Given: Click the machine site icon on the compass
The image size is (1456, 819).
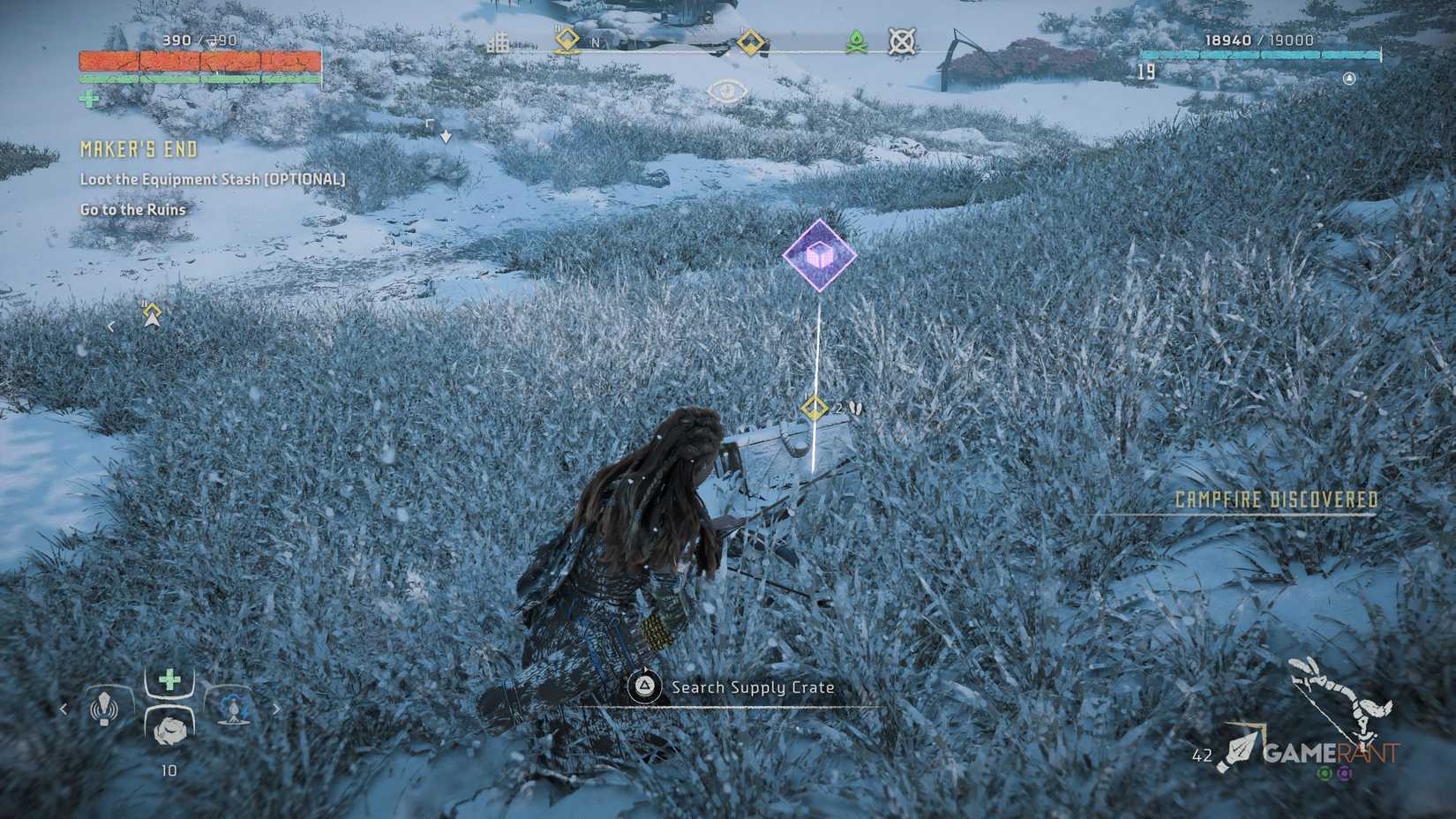Looking at the screenshot, I should point(902,41).
